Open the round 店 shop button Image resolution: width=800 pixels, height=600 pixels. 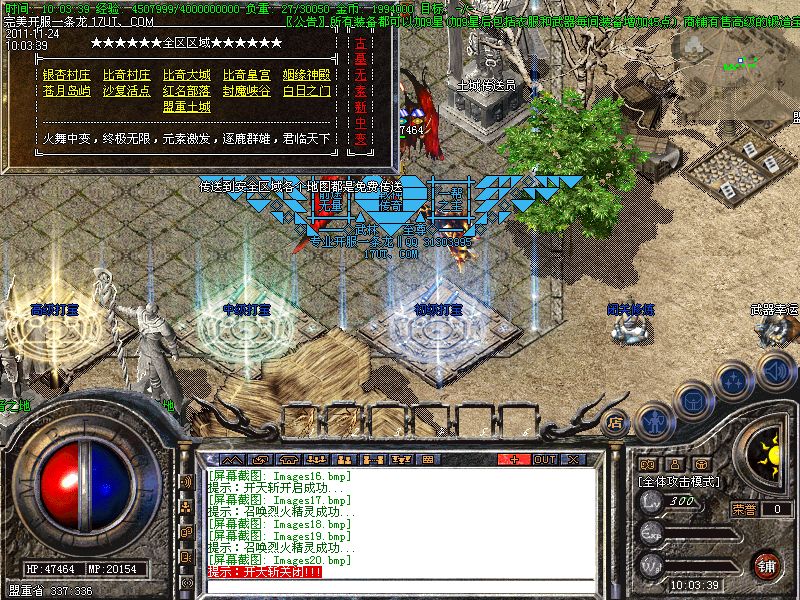point(616,422)
